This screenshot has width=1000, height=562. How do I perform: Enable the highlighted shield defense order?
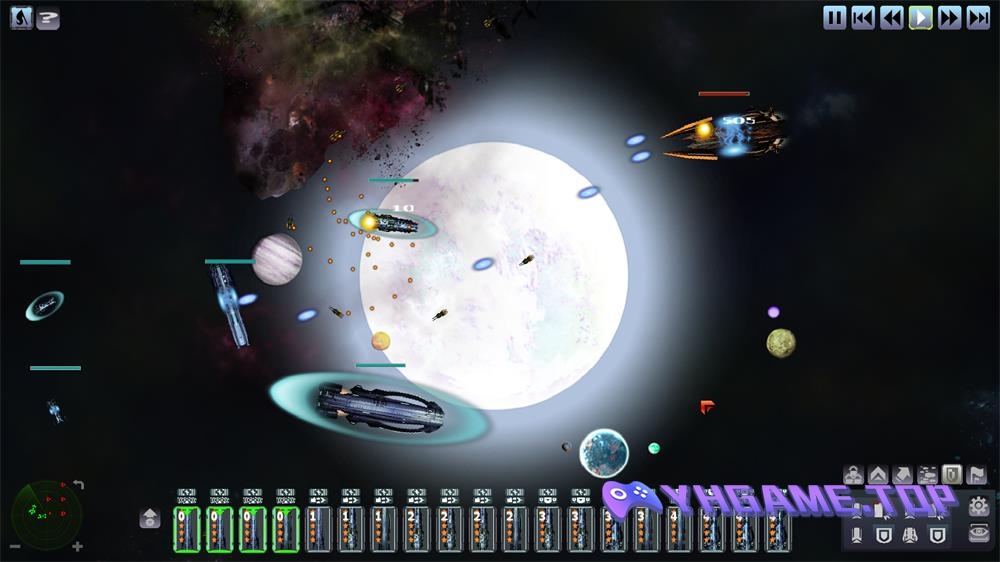pyautogui.click(x=953, y=474)
